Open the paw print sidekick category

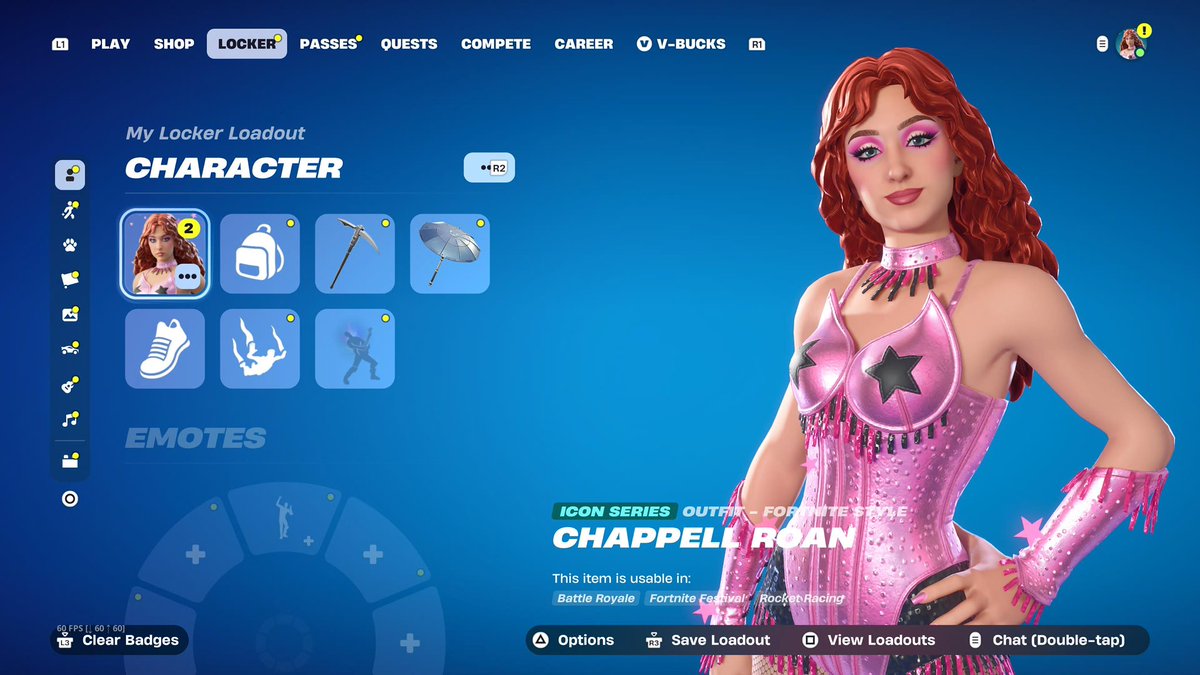[x=70, y=245]
